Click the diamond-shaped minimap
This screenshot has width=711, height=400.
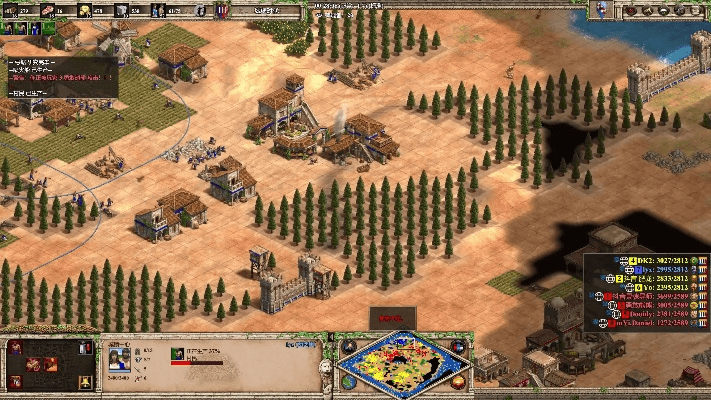pyautogui.click(x=404, y=366)
